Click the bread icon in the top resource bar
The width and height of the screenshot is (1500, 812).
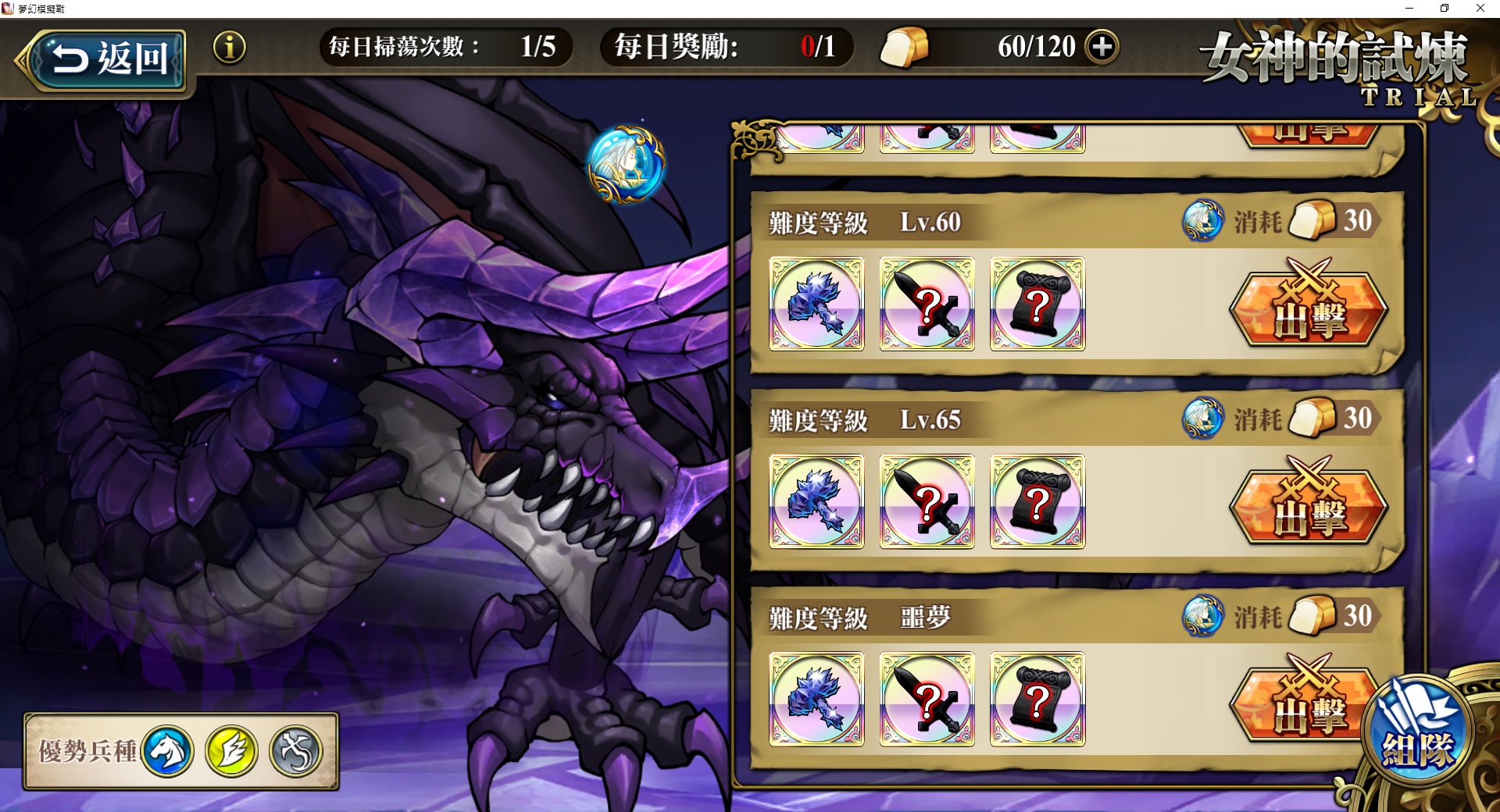pos(906,46)
